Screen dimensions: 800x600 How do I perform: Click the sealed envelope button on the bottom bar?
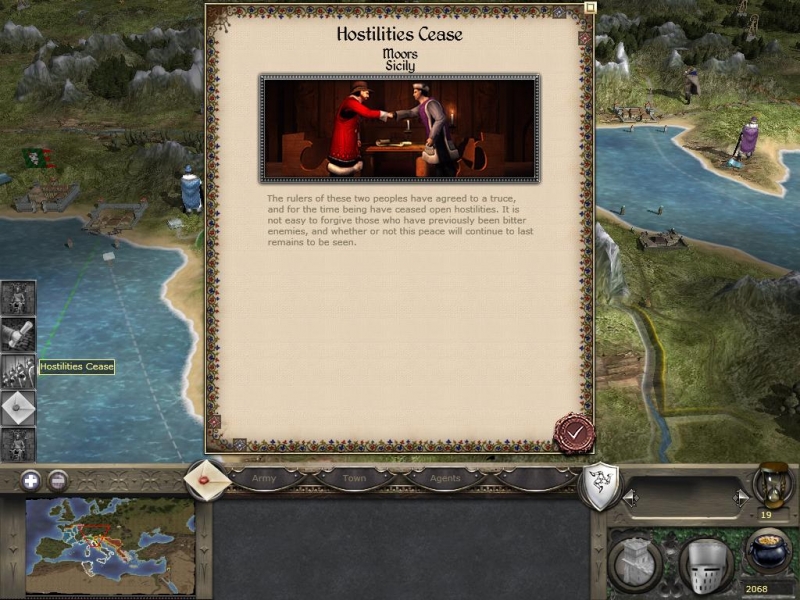(x=207, y=479)
